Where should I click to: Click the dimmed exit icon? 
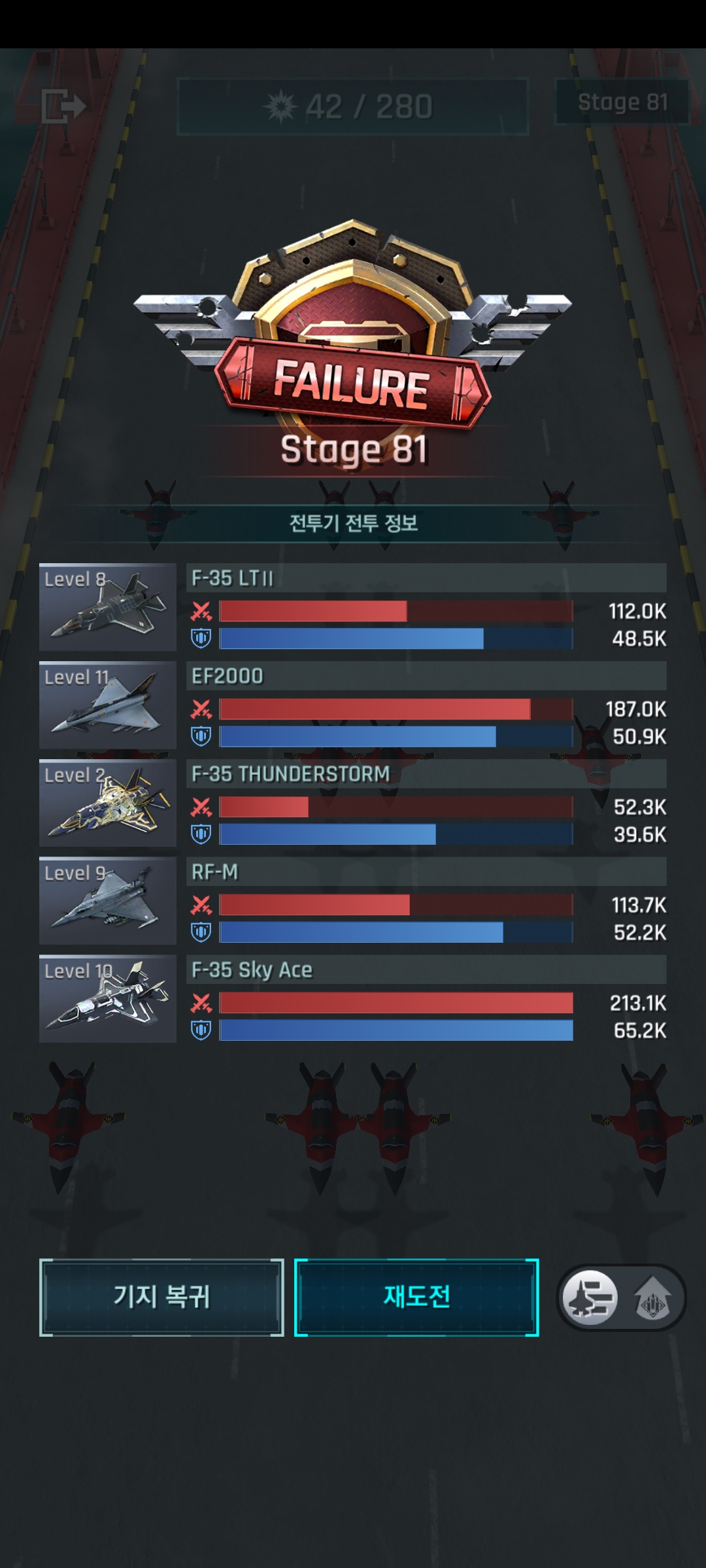tap(63, 106)
